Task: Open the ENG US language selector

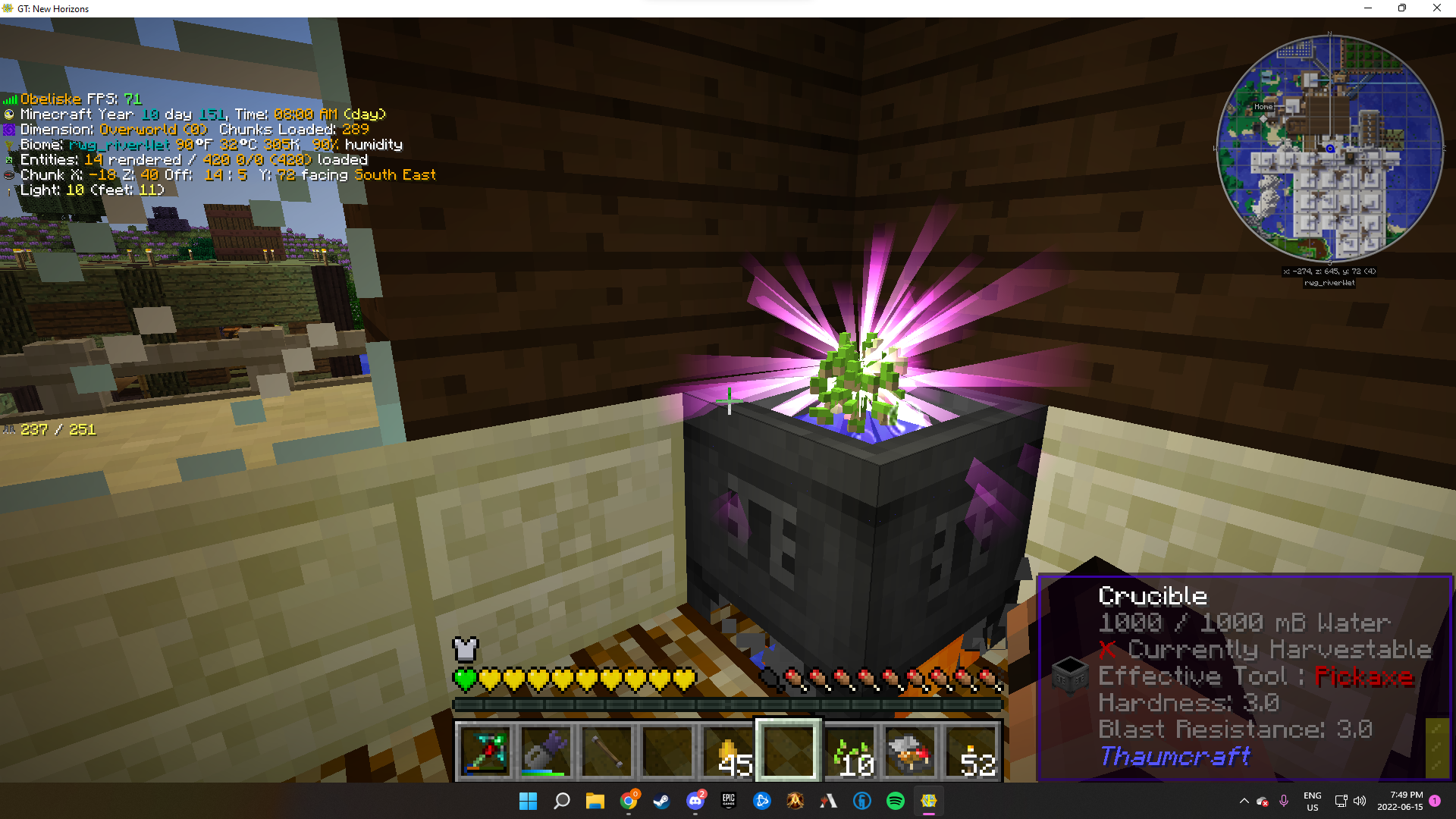Action: [1313, 801]
